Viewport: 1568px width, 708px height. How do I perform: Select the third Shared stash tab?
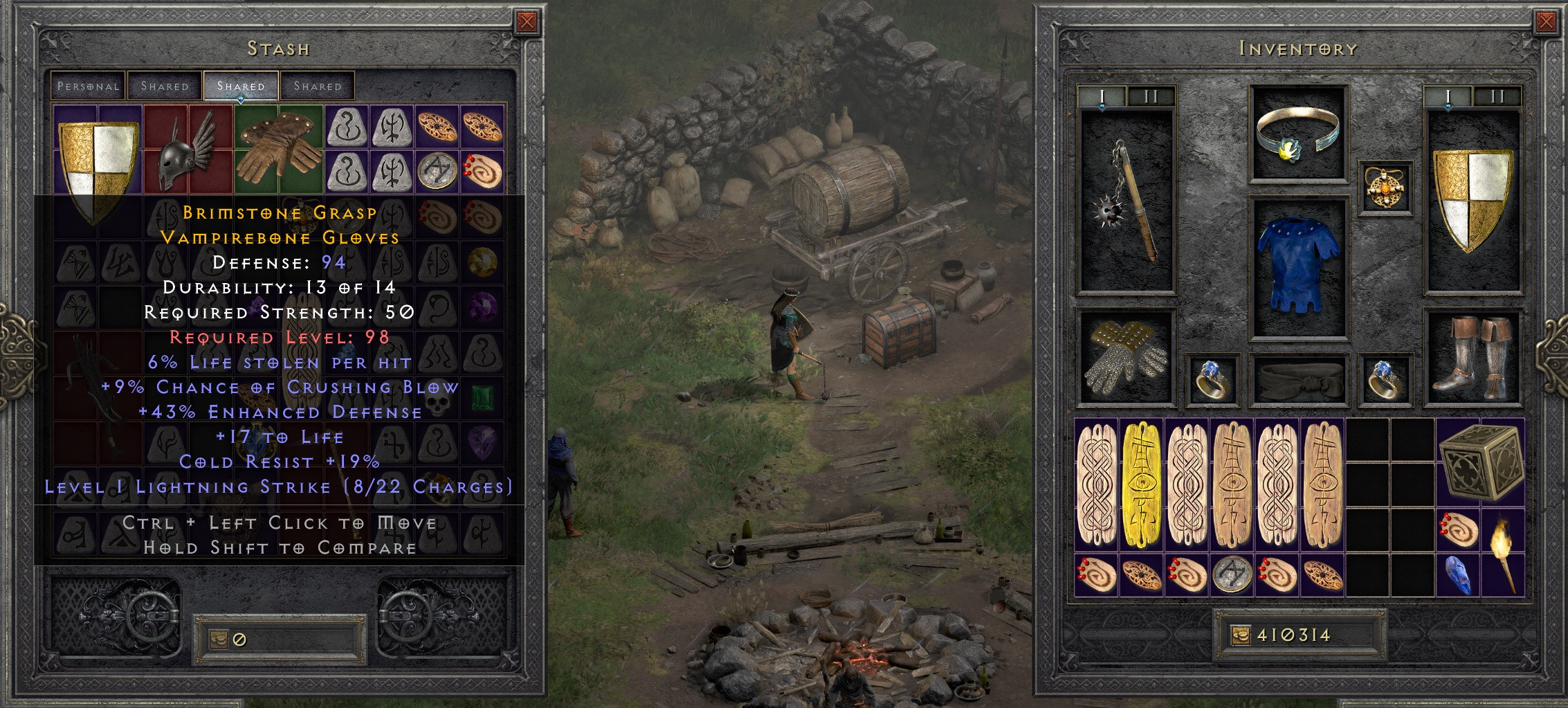tap(318, 85)
